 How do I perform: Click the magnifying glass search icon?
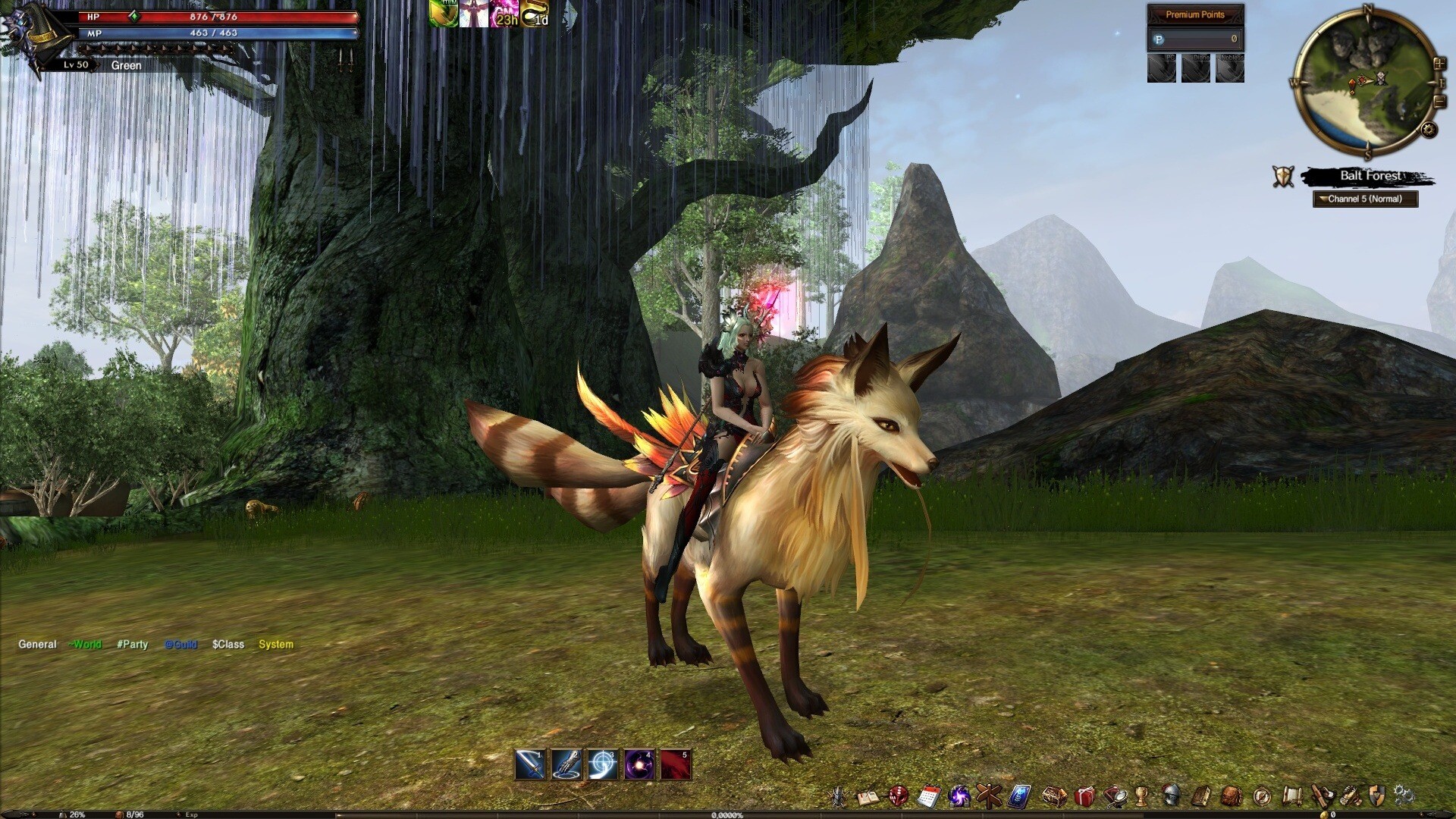(1116, 795)
